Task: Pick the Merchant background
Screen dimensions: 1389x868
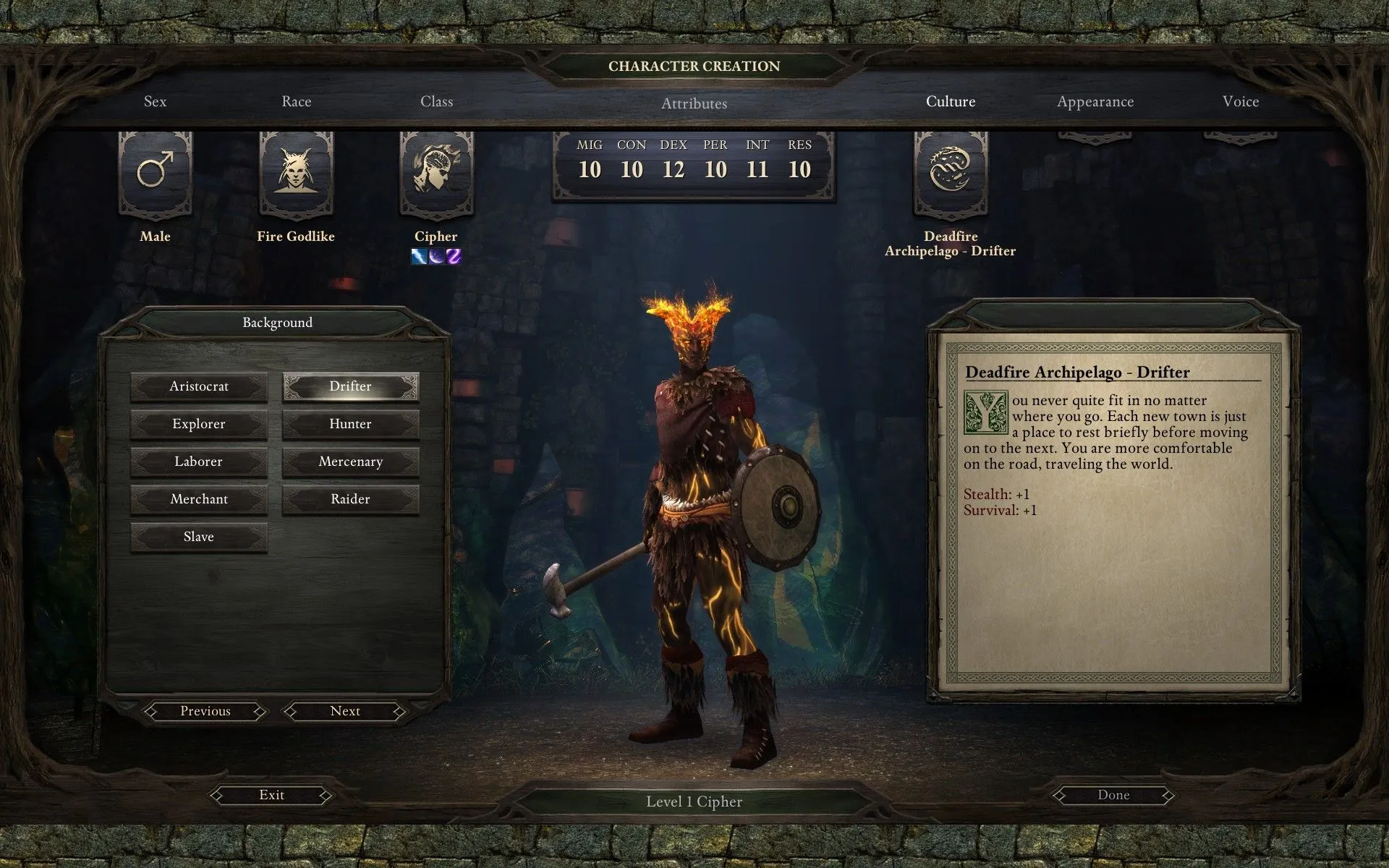Action: click(x=199, y=499)
